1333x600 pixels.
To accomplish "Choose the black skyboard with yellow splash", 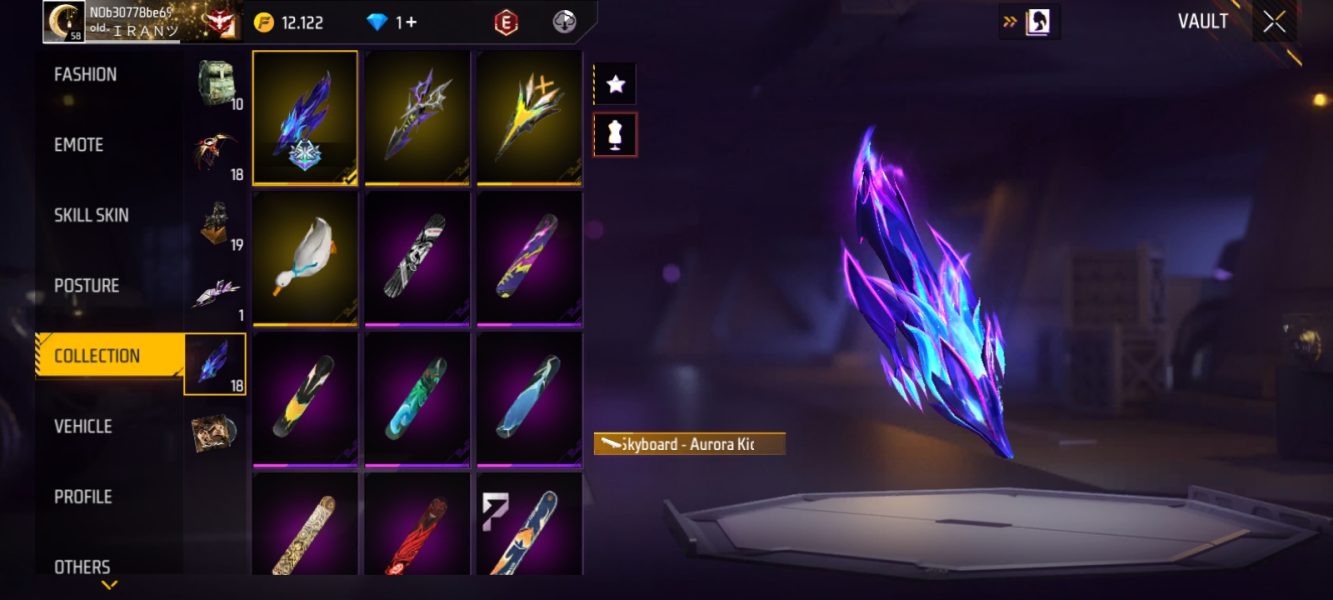I will tap(305, 398).
